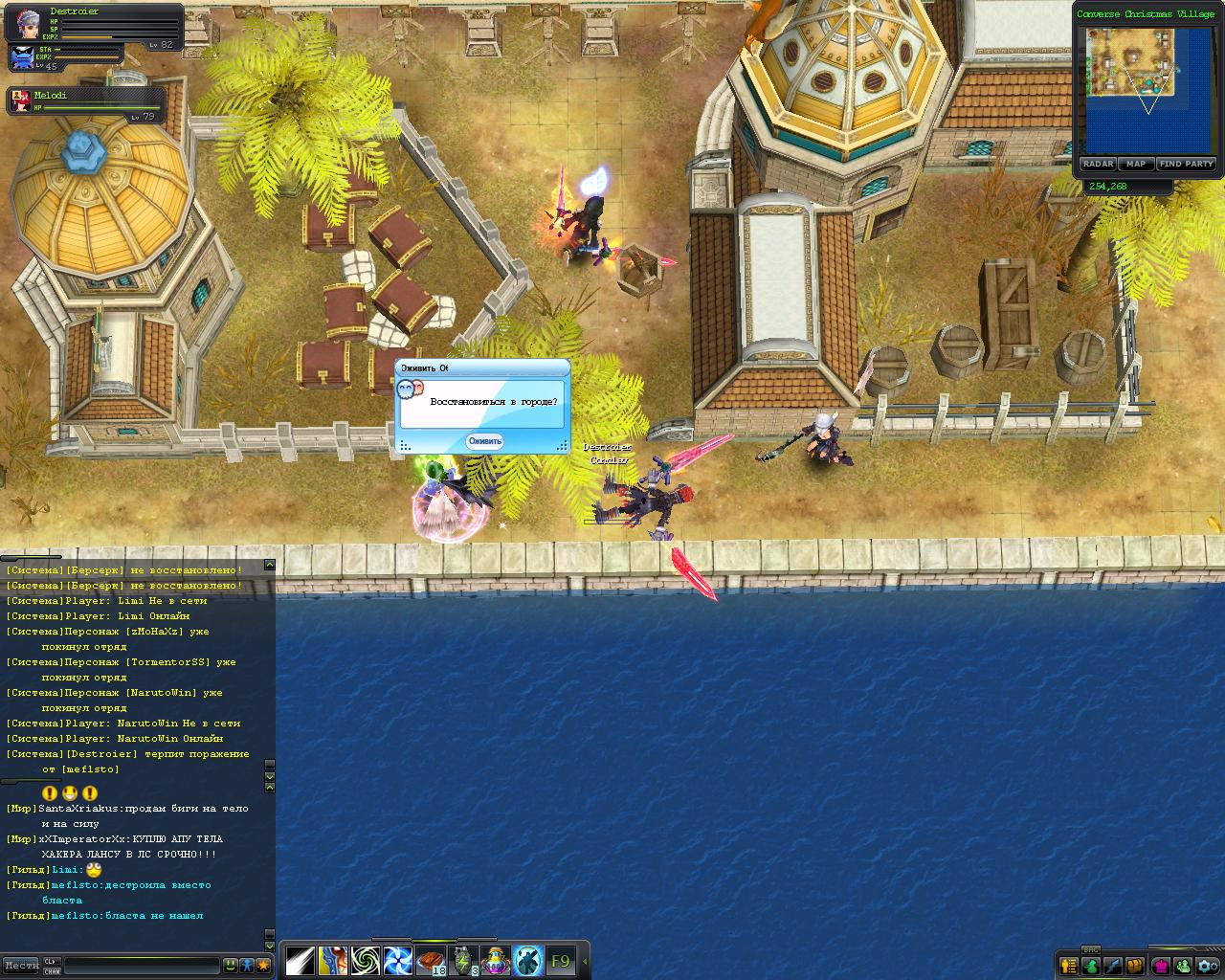Open the green friends list icon
Viewport: 1225px width, 980px height.
coord(1183,965)
